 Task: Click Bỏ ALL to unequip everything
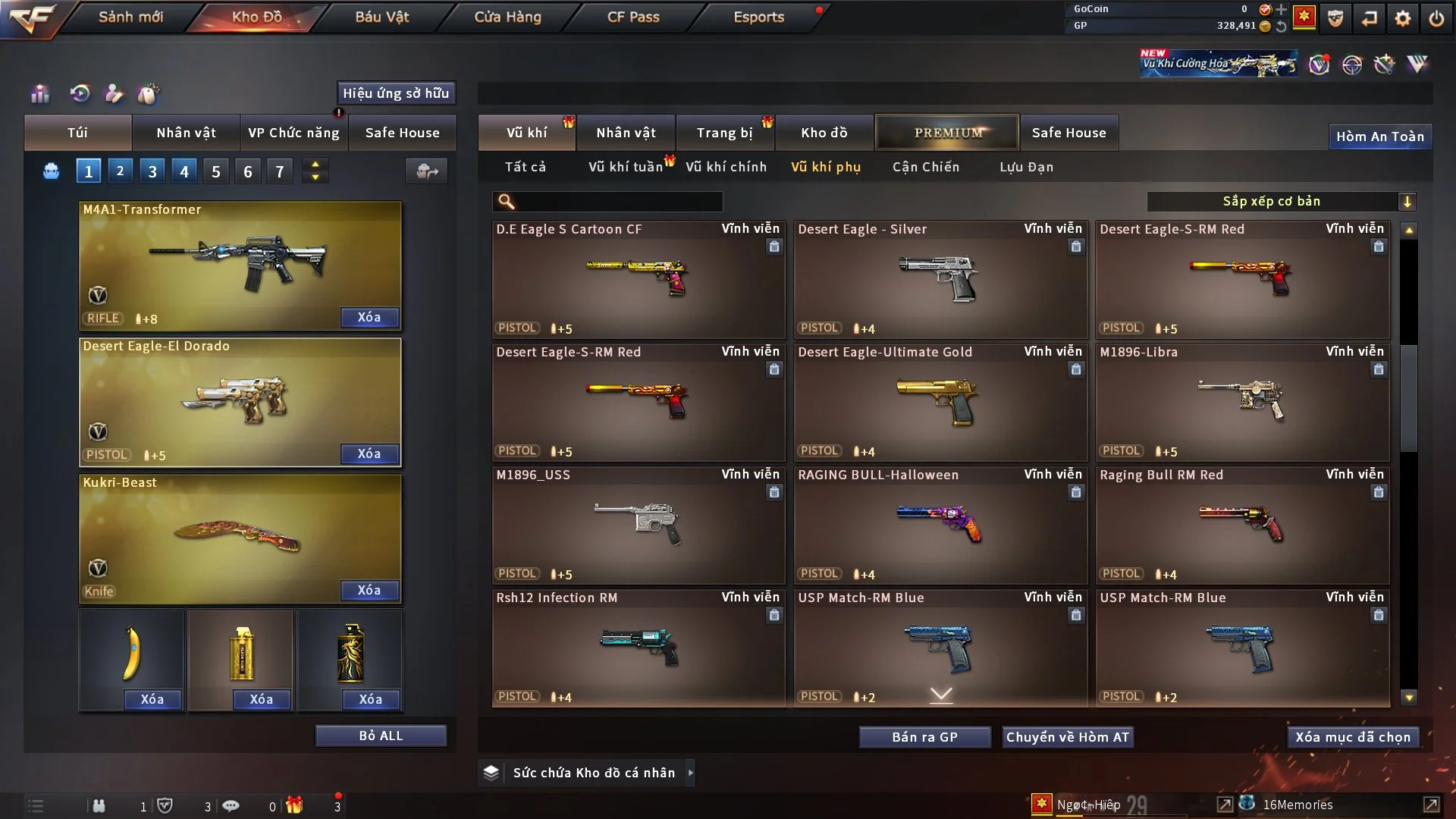pyautogui.click(x=381, y=736)
